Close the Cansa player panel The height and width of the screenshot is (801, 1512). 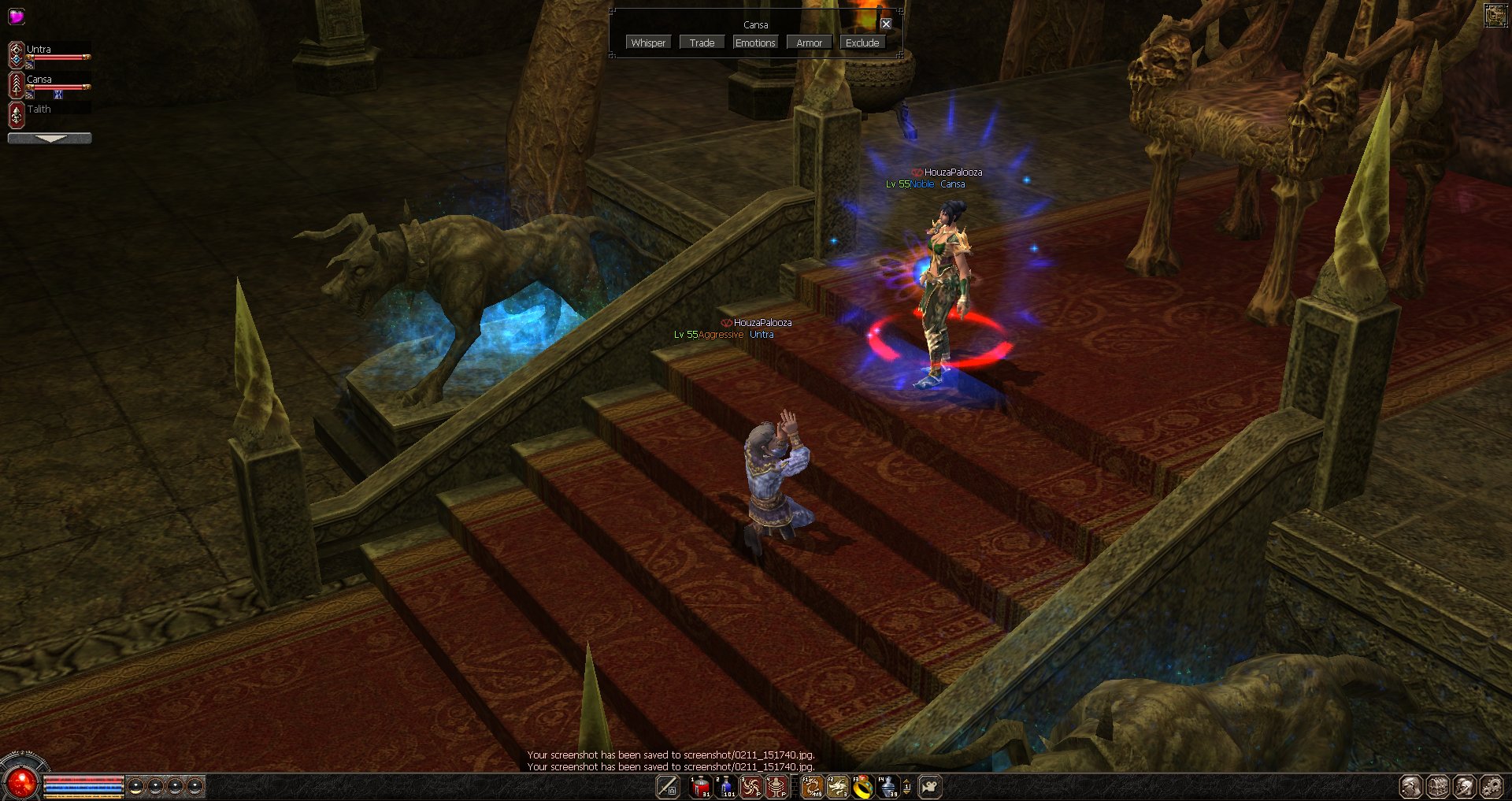(x=886, y=24)
